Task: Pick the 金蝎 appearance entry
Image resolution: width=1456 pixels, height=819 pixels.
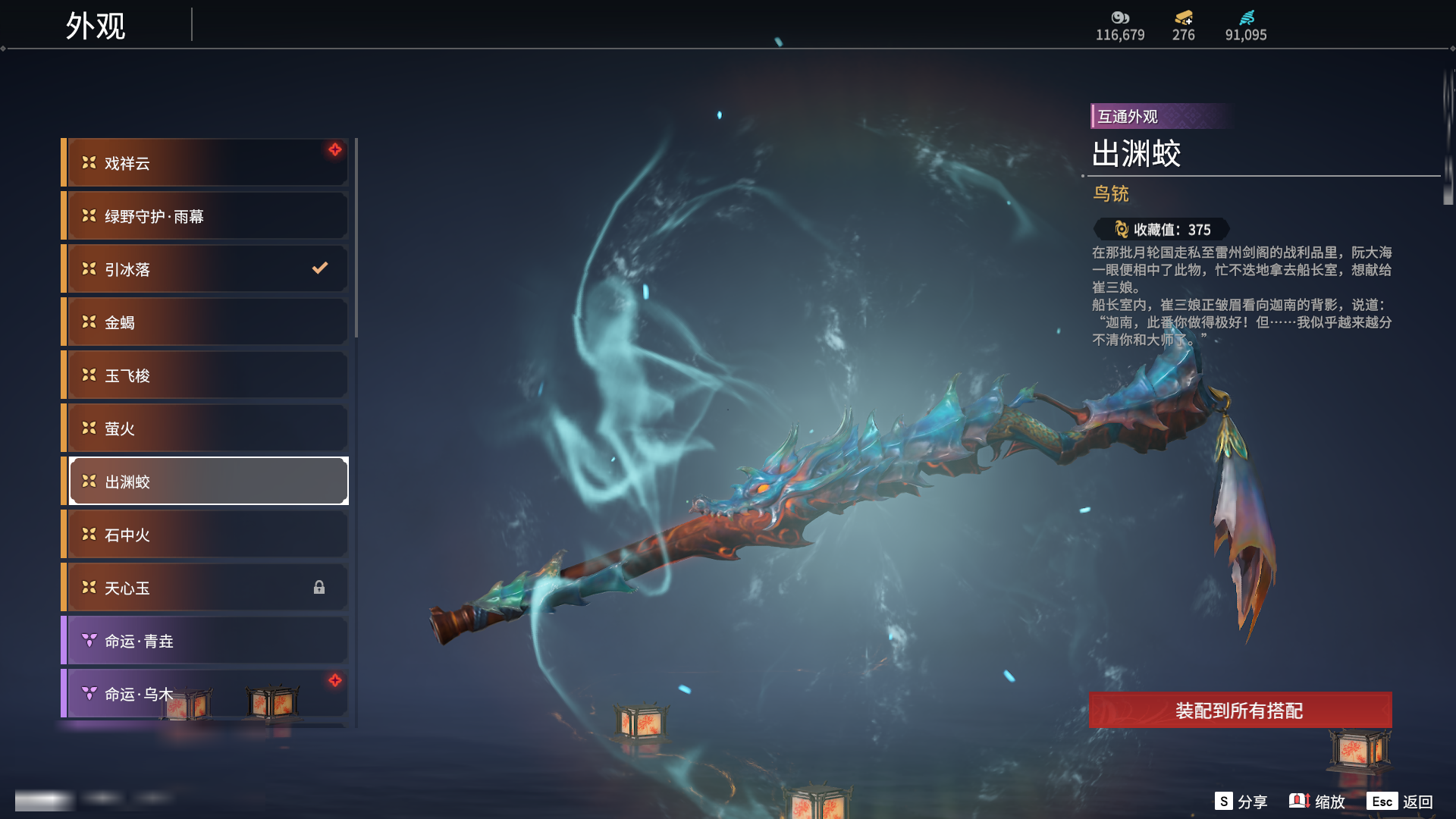Action: coord(206,322)
